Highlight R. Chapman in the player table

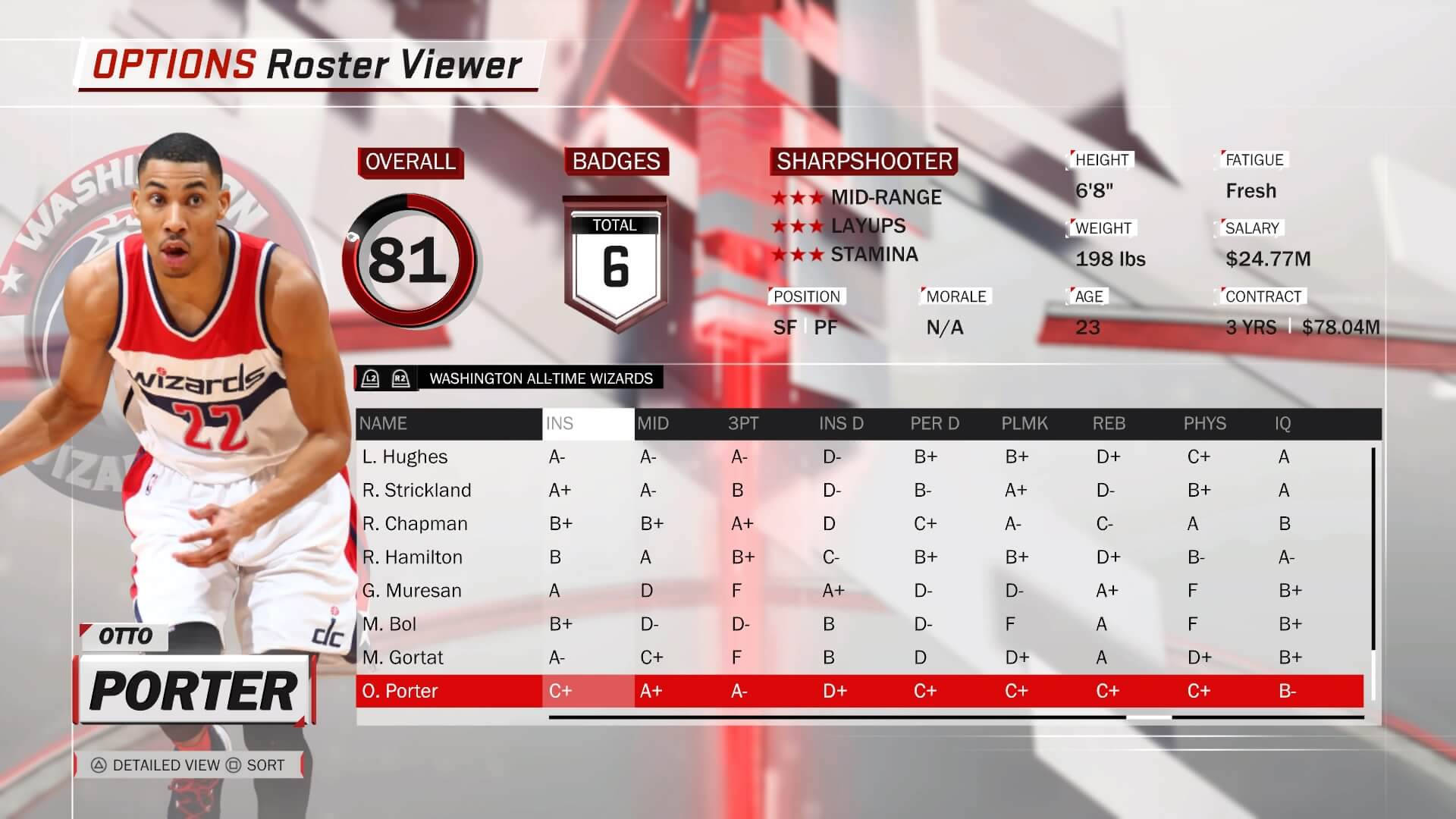pos(415,523)
